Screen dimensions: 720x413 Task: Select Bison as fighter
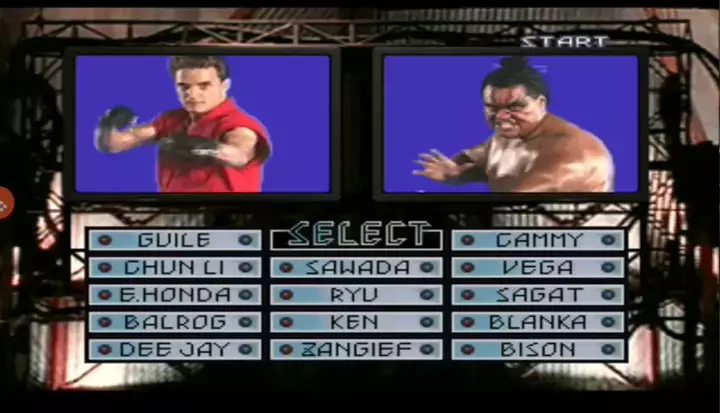538,350
